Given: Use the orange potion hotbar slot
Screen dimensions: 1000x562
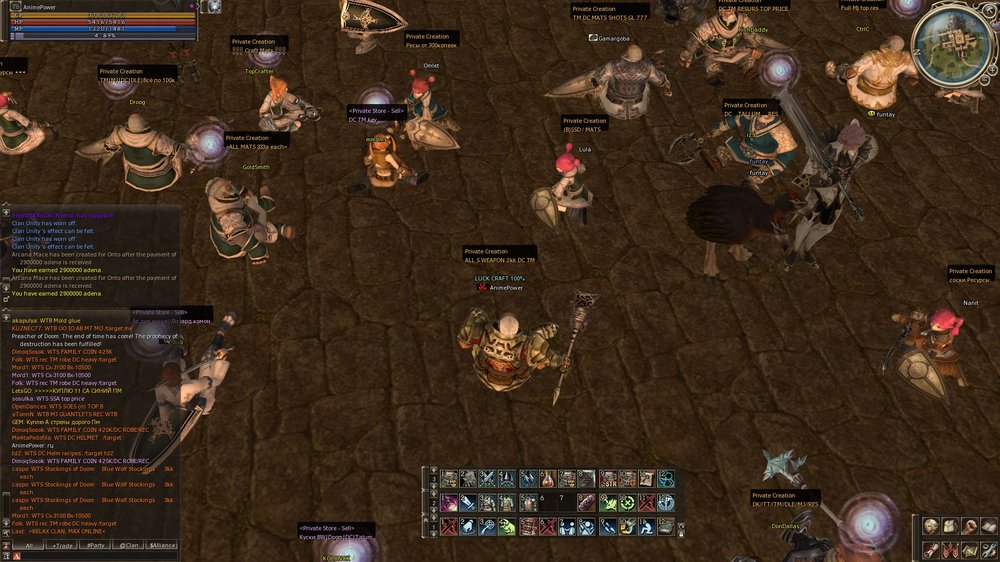Looking at the screenshot, I should coord(547,479).
